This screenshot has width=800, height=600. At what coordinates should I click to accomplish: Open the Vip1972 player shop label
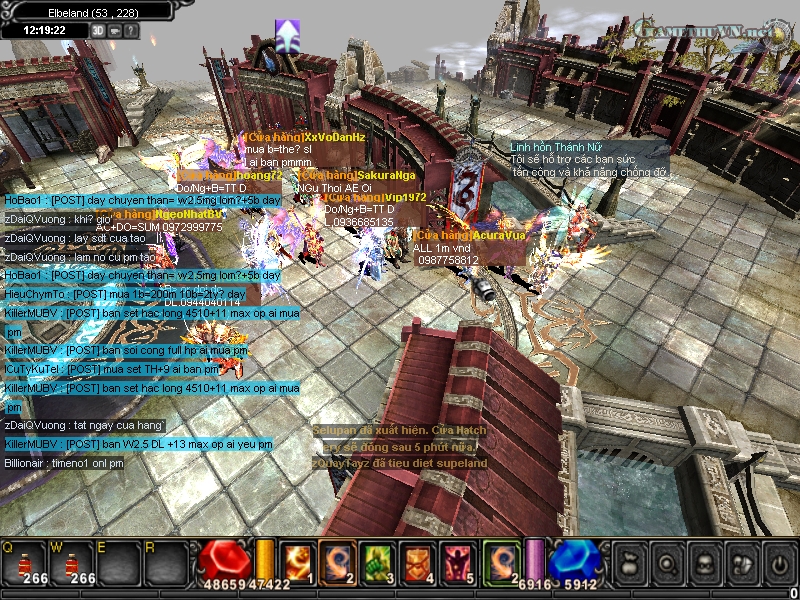click(x=375, y=198)
